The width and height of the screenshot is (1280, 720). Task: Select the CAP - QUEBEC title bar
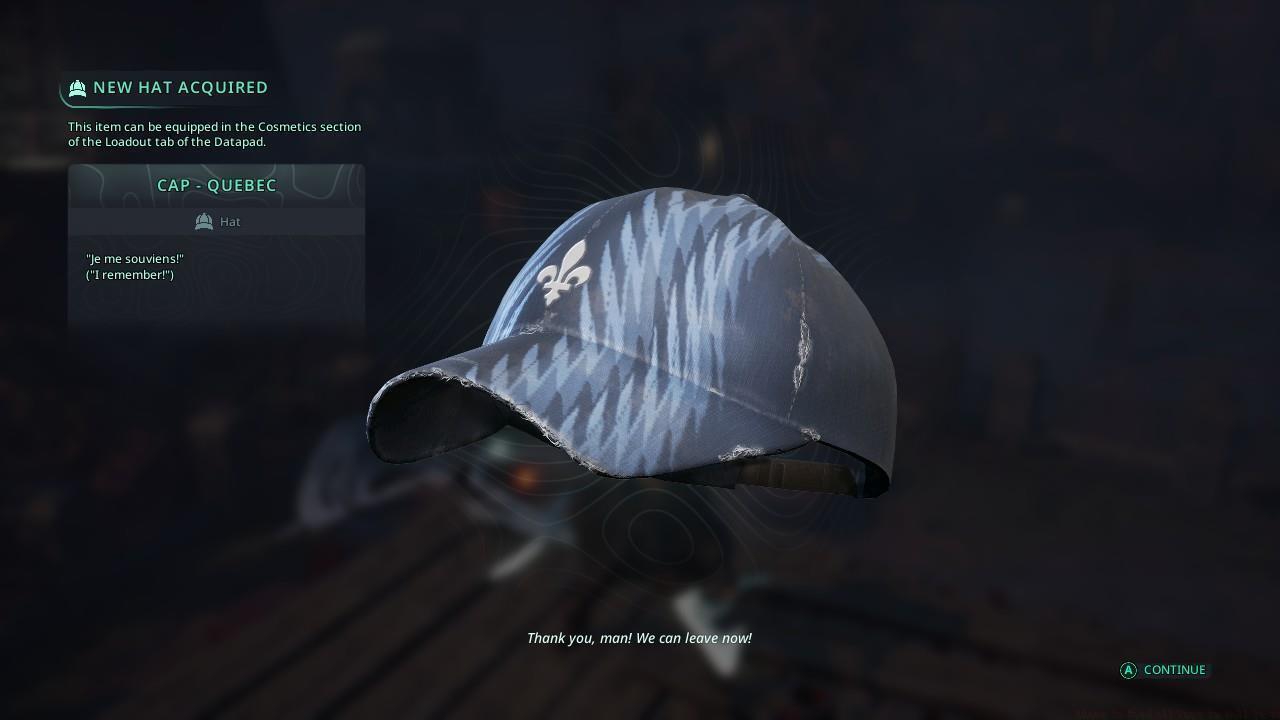[217, 185]
